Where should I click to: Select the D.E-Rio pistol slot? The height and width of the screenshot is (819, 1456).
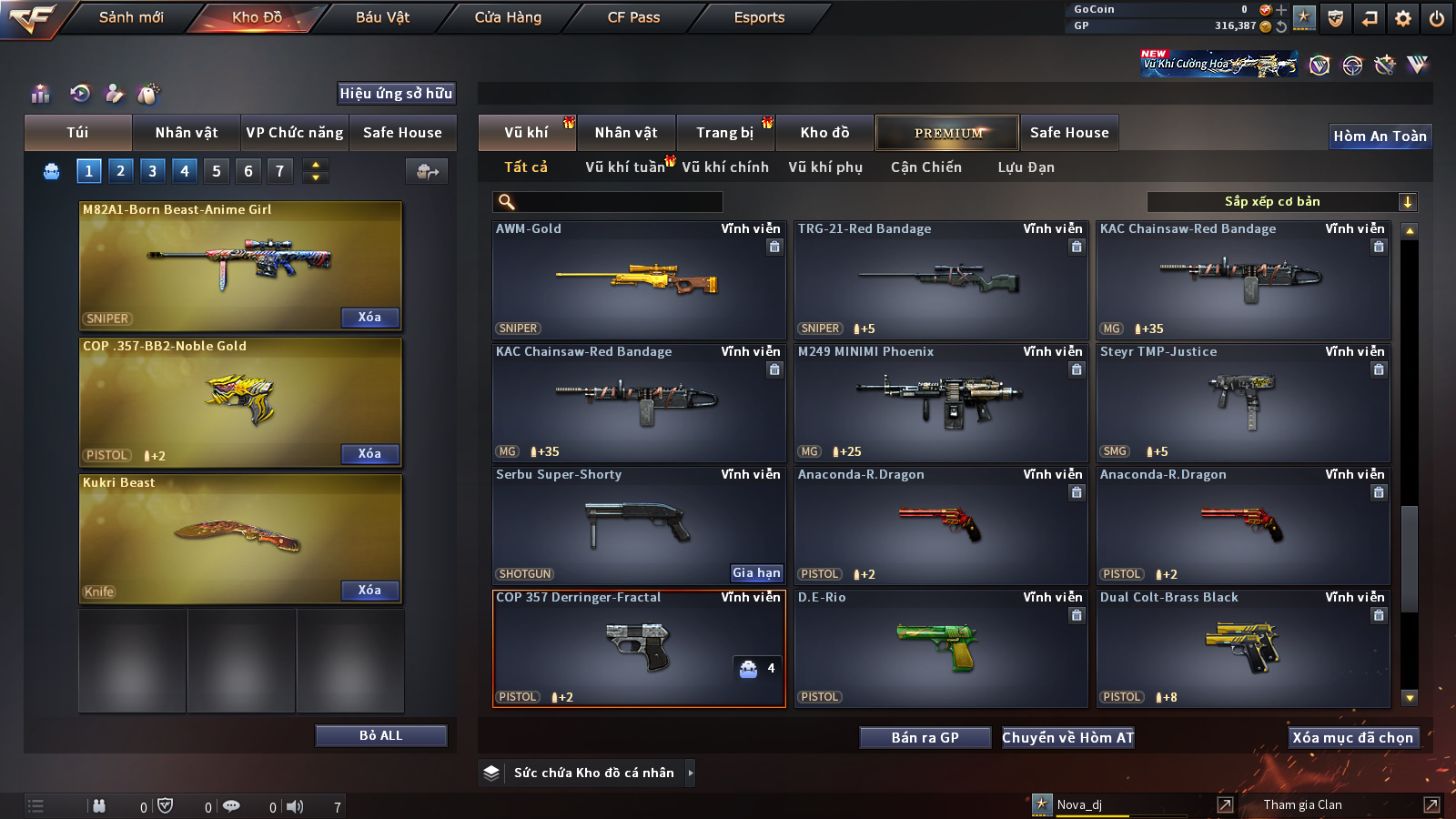[940, 649]
